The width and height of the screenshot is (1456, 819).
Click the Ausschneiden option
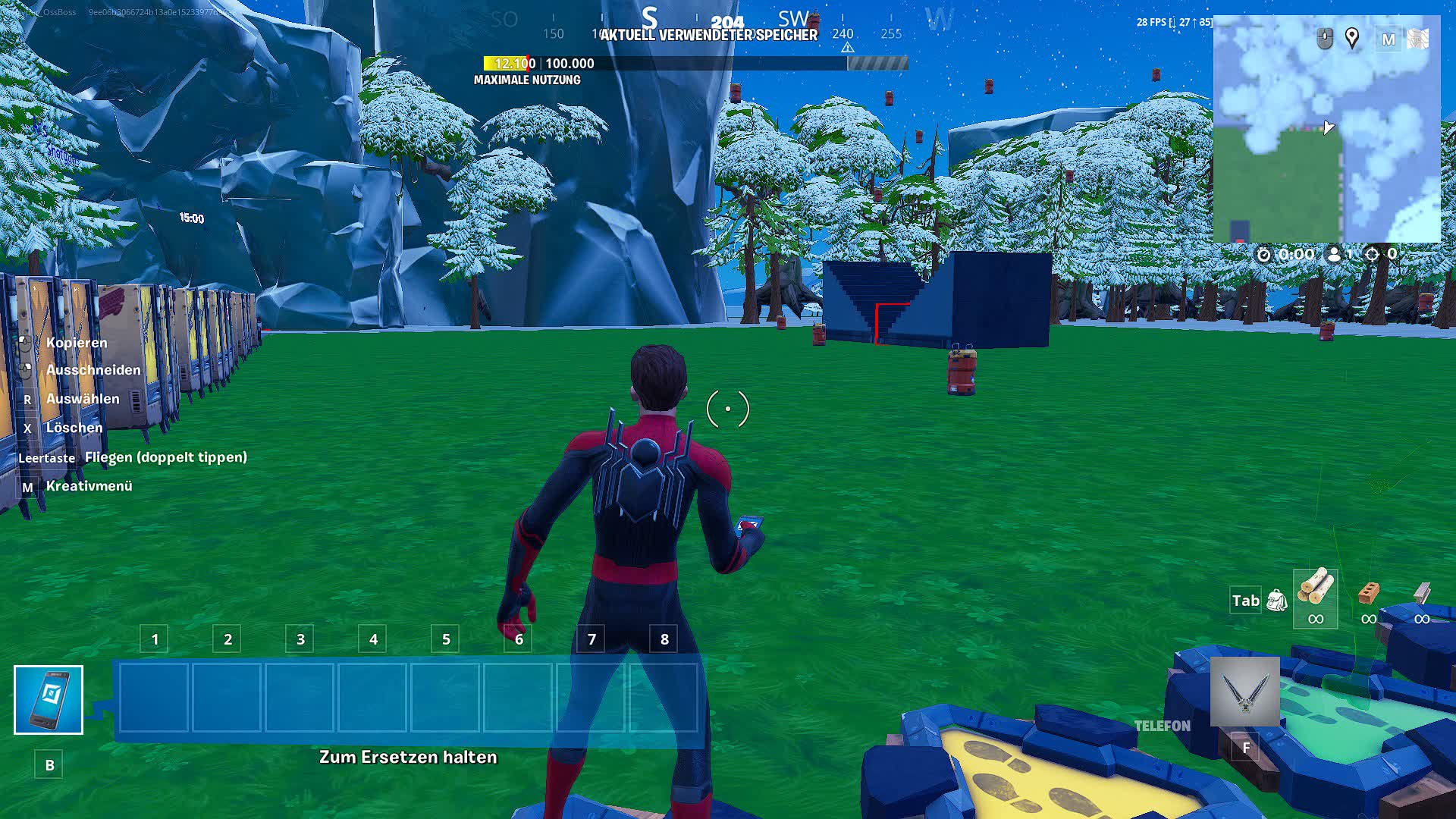(x=93, y=370)
